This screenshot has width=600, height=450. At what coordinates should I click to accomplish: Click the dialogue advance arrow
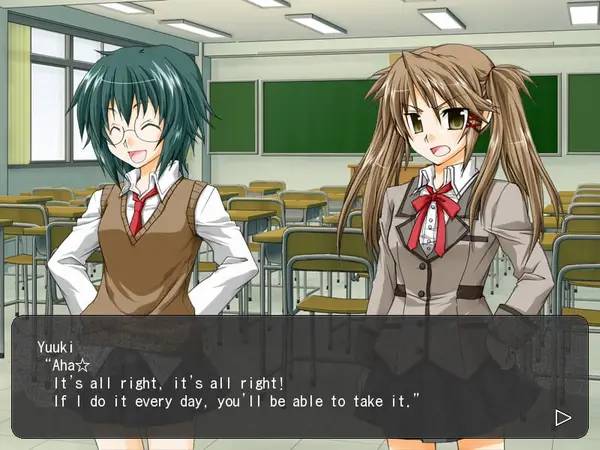tap(563, 417)
